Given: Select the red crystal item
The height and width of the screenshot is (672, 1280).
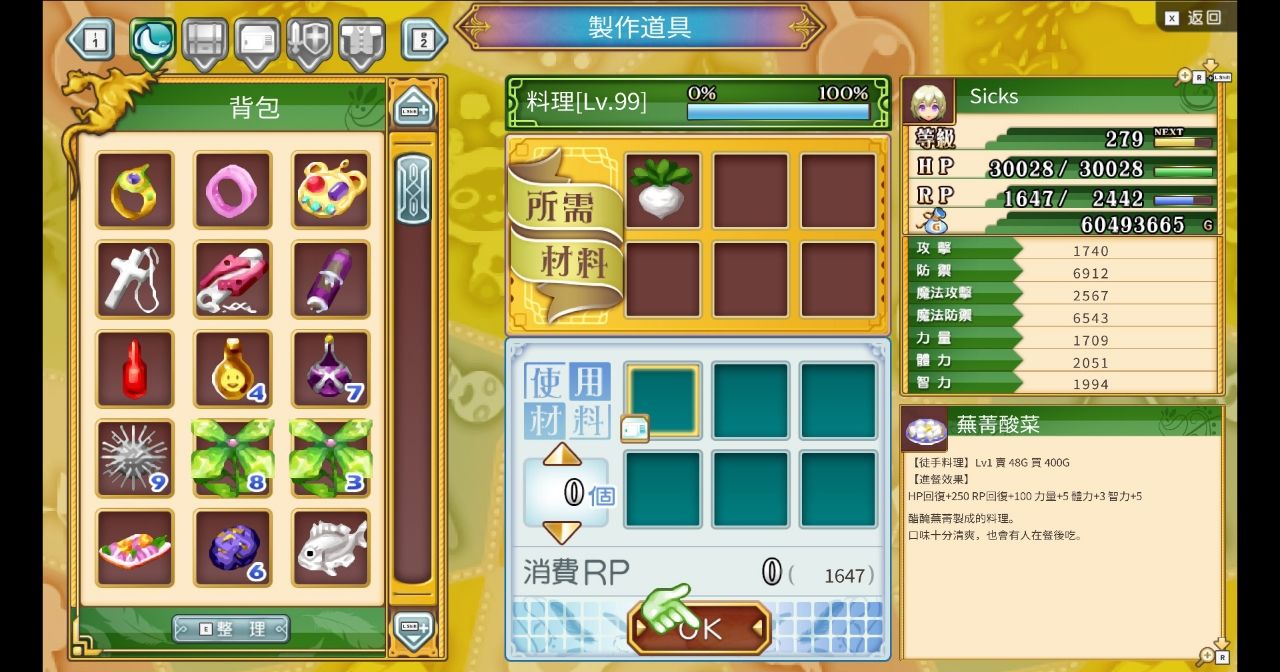Looking at the screenshot, I should [134, 369].
